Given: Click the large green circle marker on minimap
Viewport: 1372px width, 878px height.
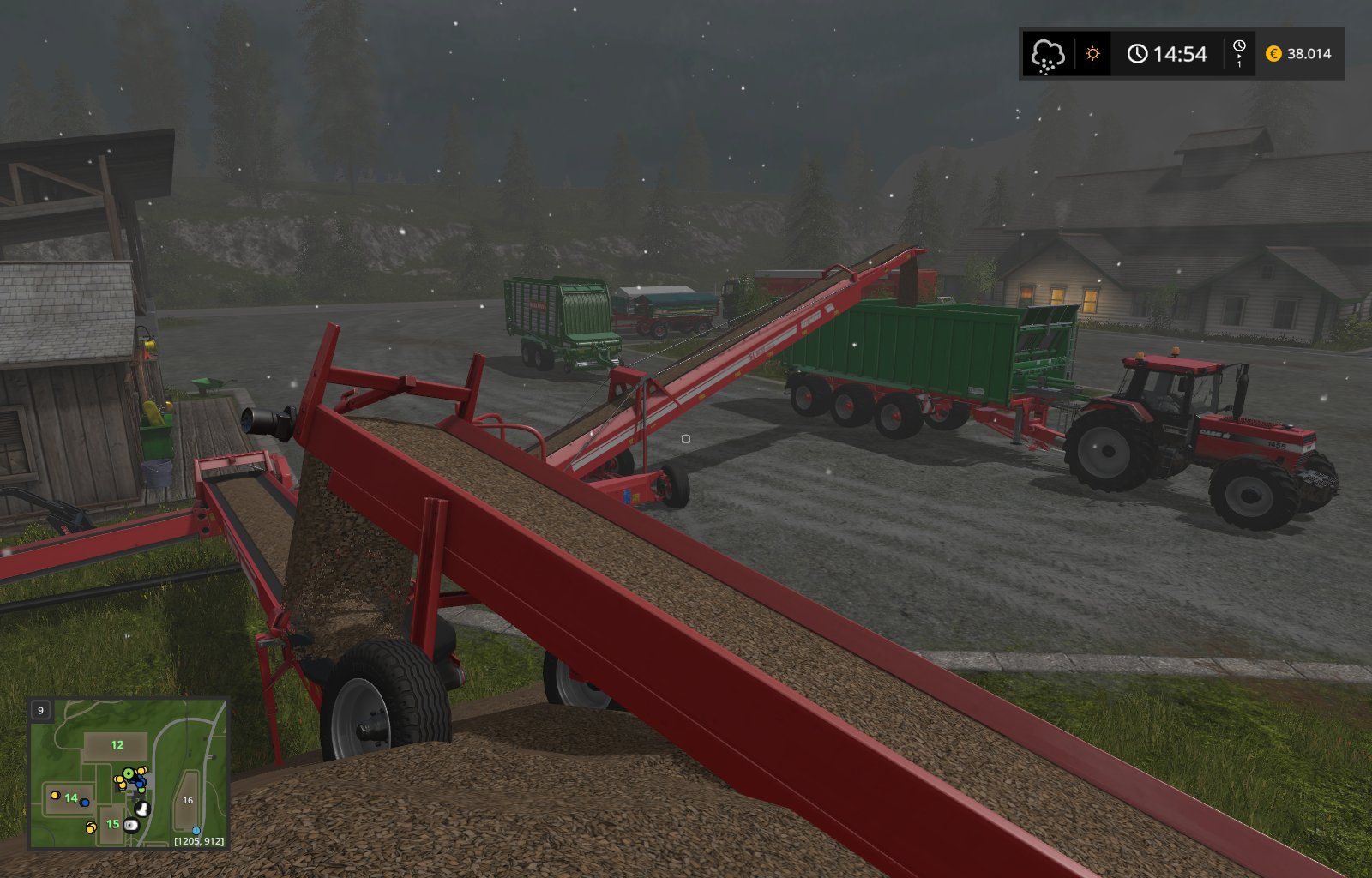Looking at the screenshot, I should tap(129, 773).
